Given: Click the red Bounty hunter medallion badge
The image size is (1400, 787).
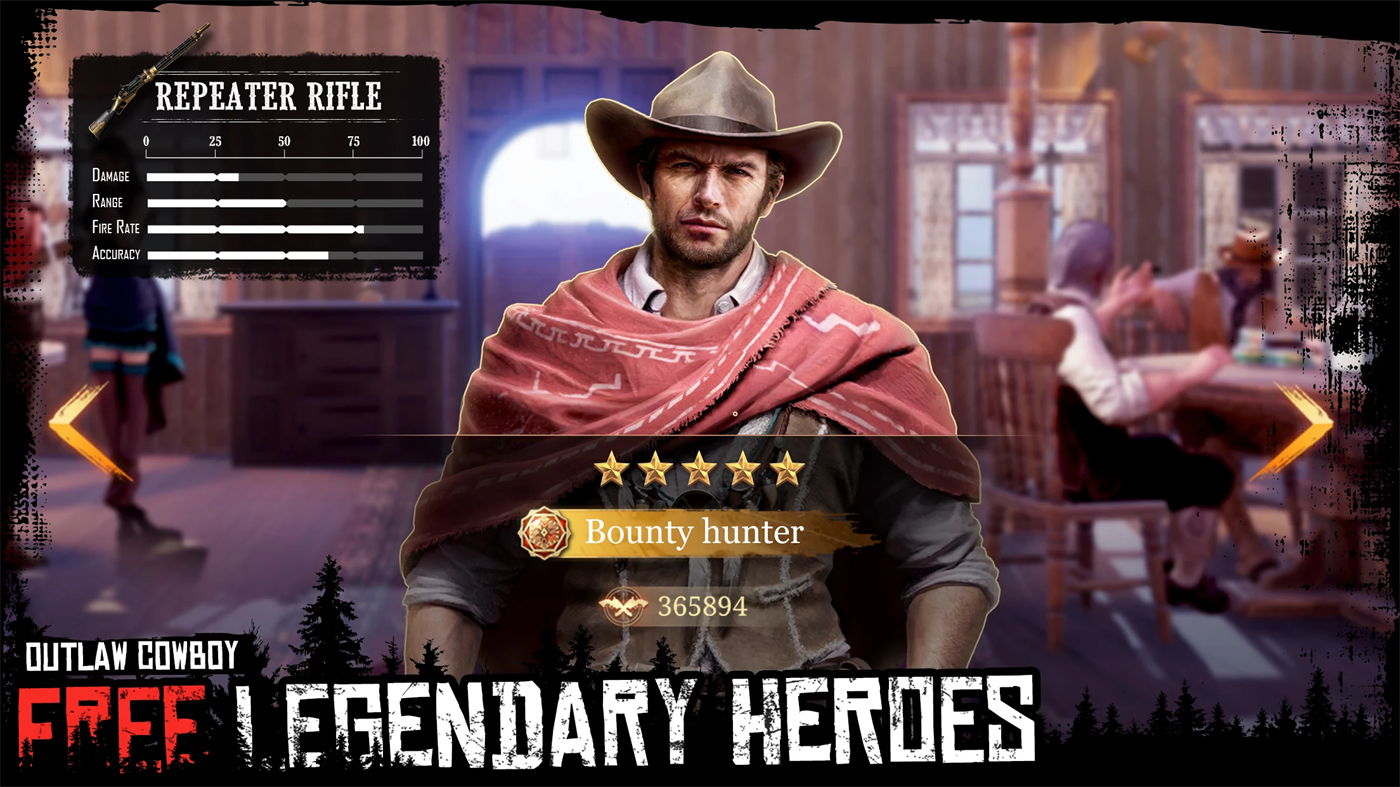Looking at the screenshot, I should (543, 532).
